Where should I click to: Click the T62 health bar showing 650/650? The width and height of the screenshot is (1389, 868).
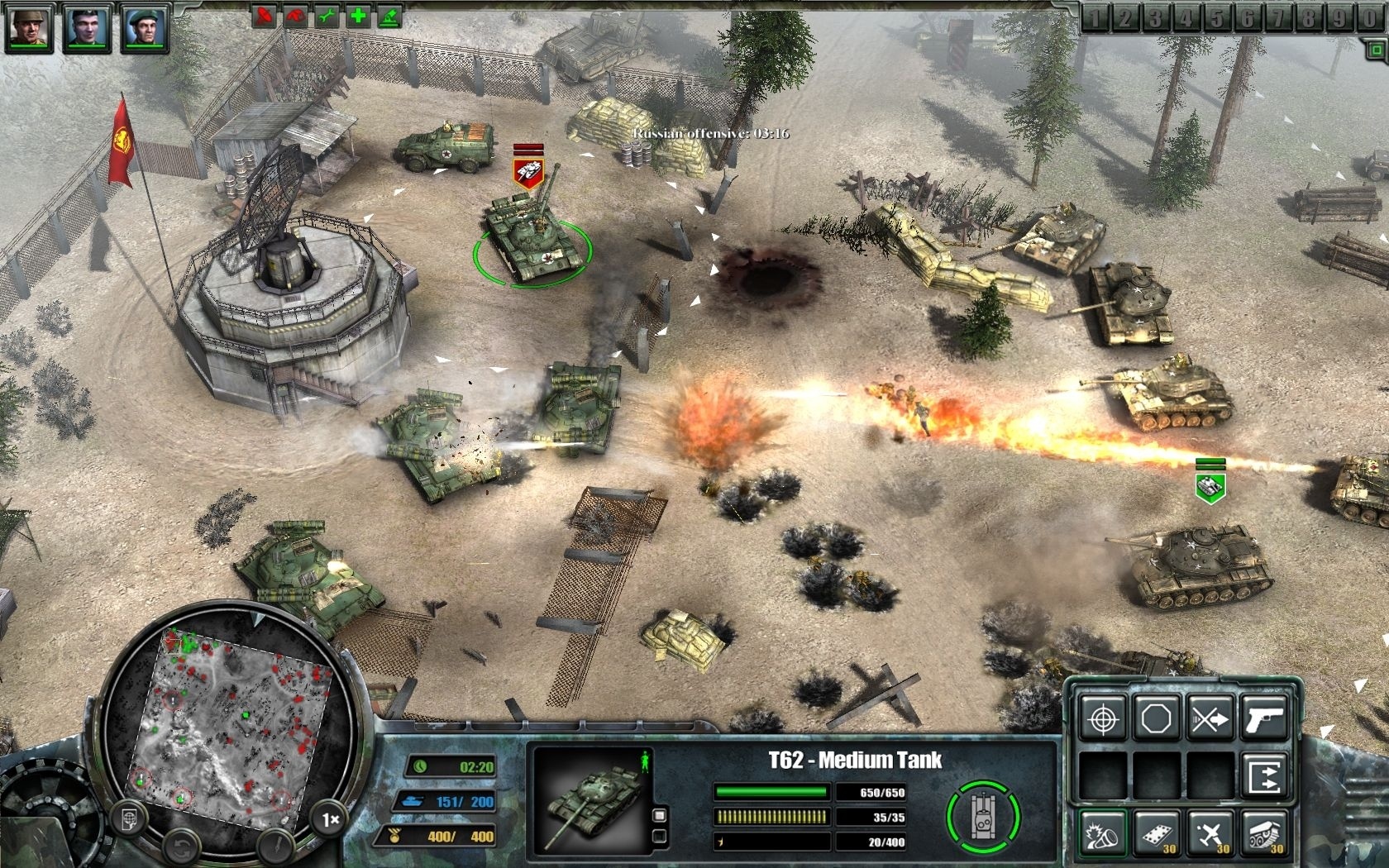point(773,792)
